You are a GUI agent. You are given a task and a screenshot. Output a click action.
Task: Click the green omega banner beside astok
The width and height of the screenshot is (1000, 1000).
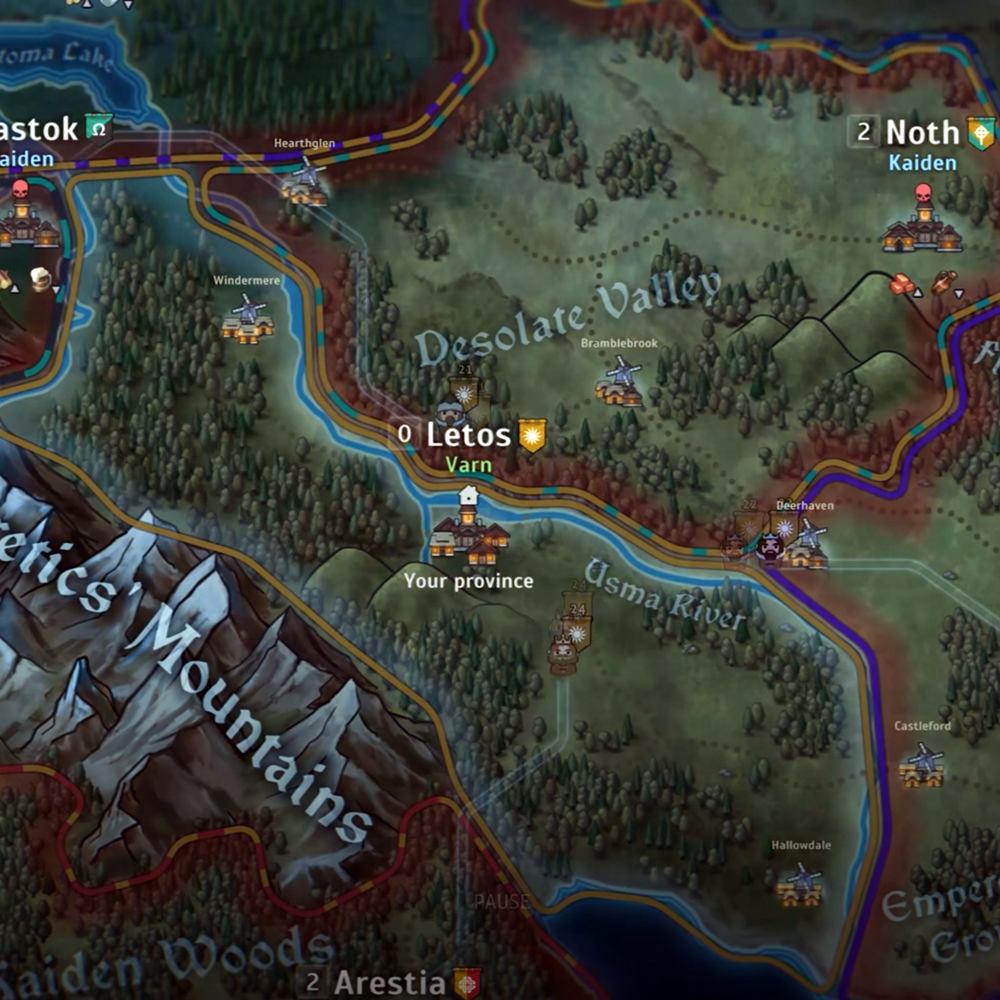pos(98,127)
